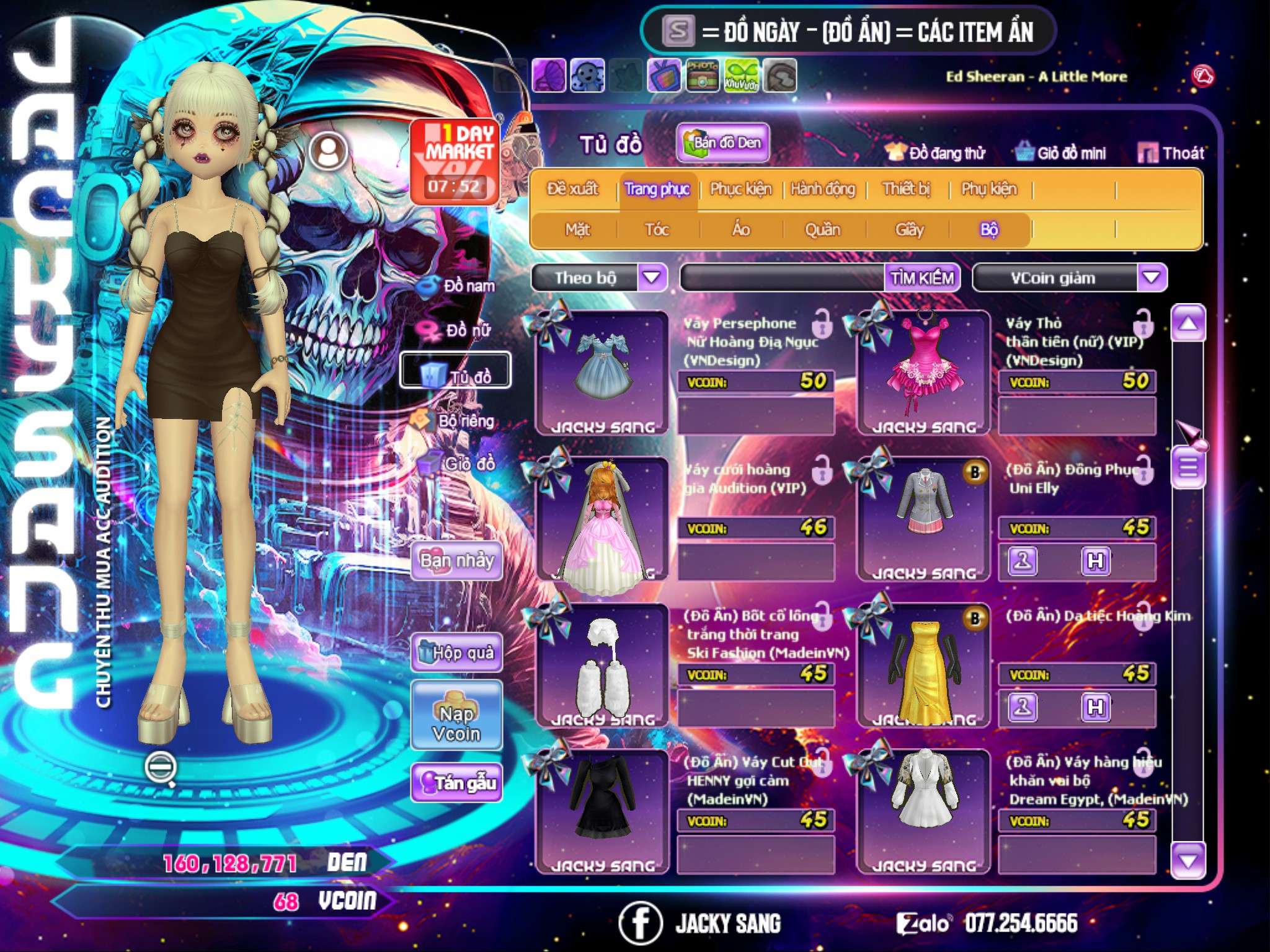
Task: Click the TÌM KIẾM search button
Action: (x=922, y=278)
